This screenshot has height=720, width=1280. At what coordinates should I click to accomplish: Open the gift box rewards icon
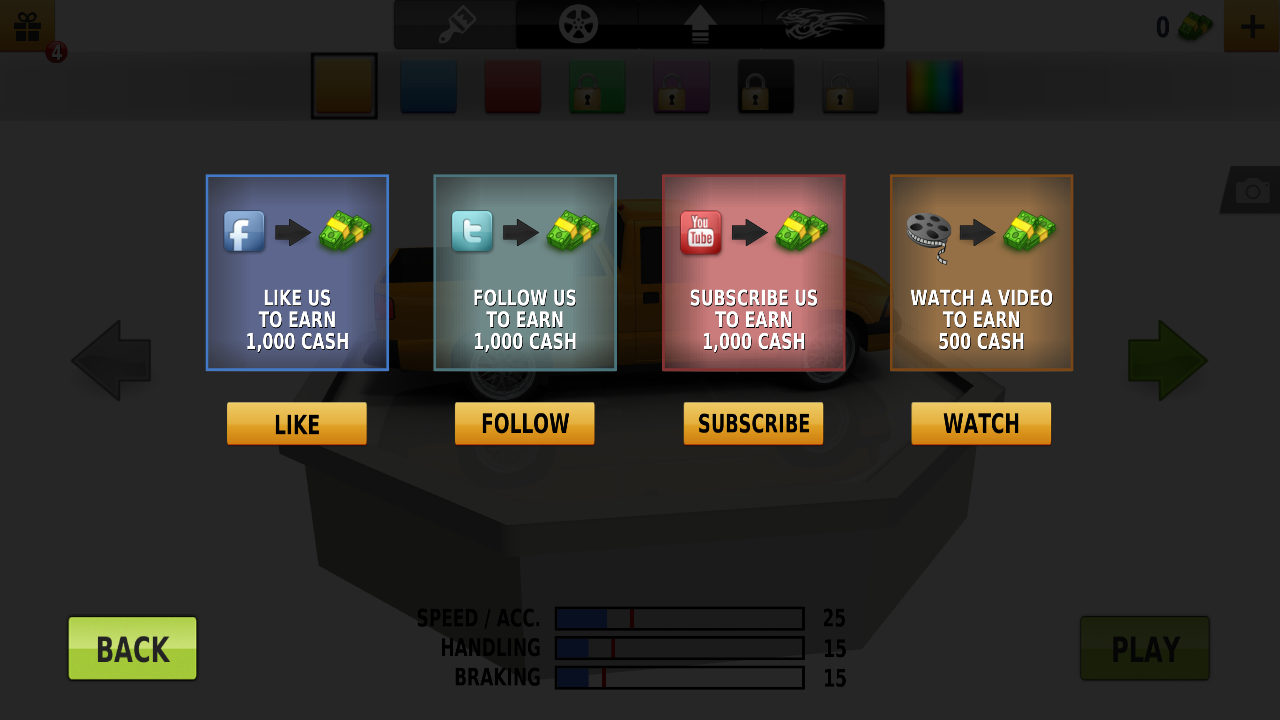(27, 25)
